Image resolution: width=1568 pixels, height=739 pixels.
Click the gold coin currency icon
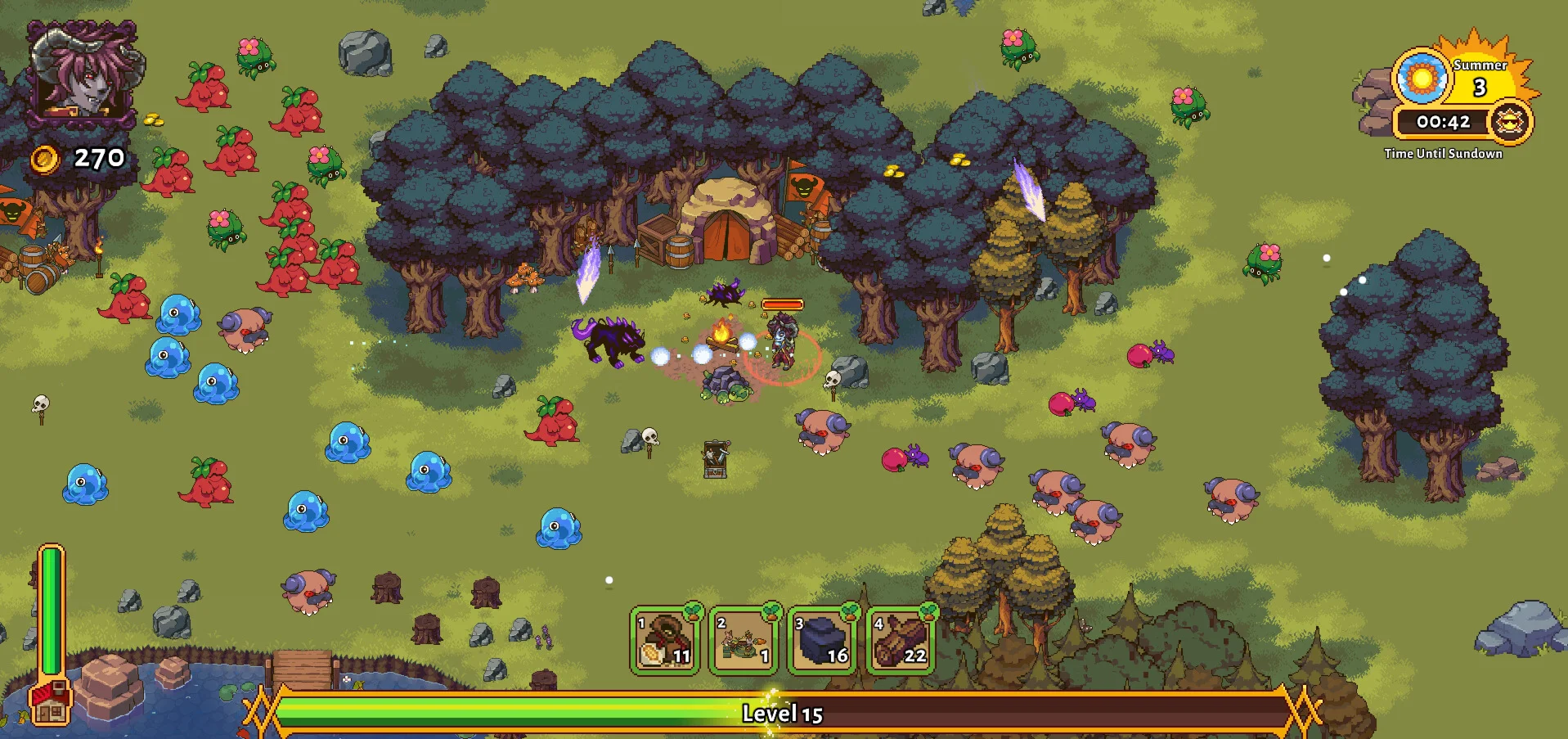click(x=45, y=159)
